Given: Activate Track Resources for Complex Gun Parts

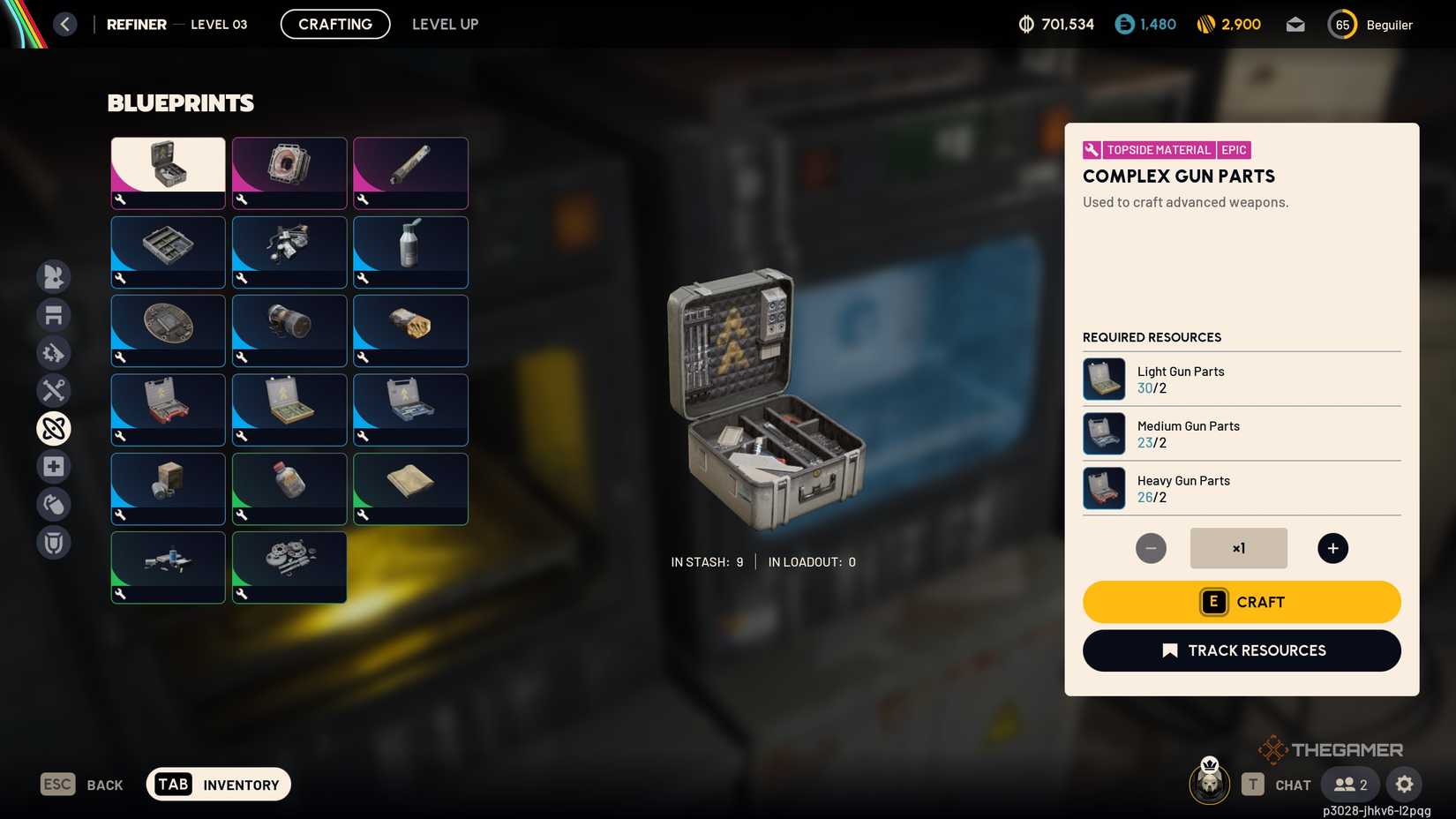Looking at the screenshot, I should pyautogui.click(x=1242, y=650).
